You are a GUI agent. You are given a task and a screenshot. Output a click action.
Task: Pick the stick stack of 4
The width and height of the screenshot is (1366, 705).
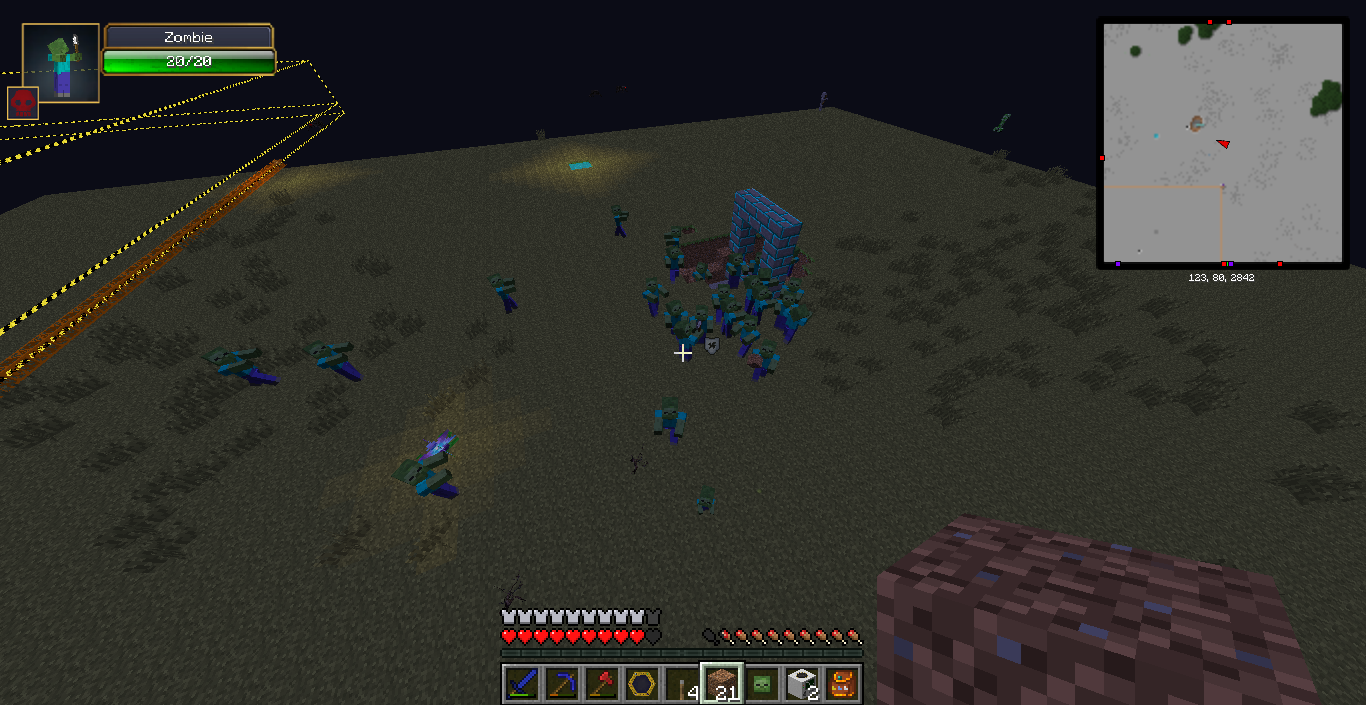681,684
